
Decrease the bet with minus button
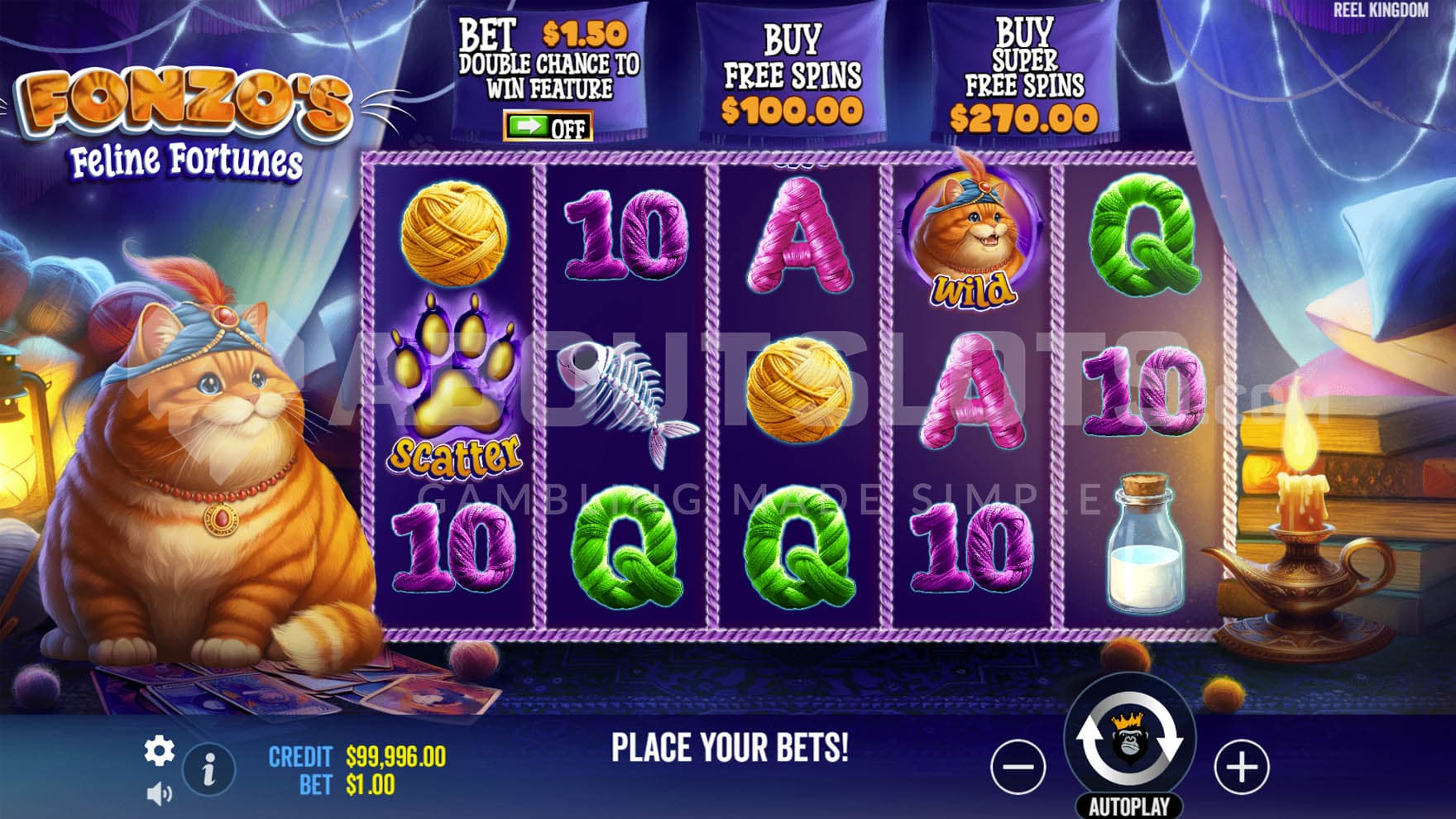click(x=1018, y=767)
